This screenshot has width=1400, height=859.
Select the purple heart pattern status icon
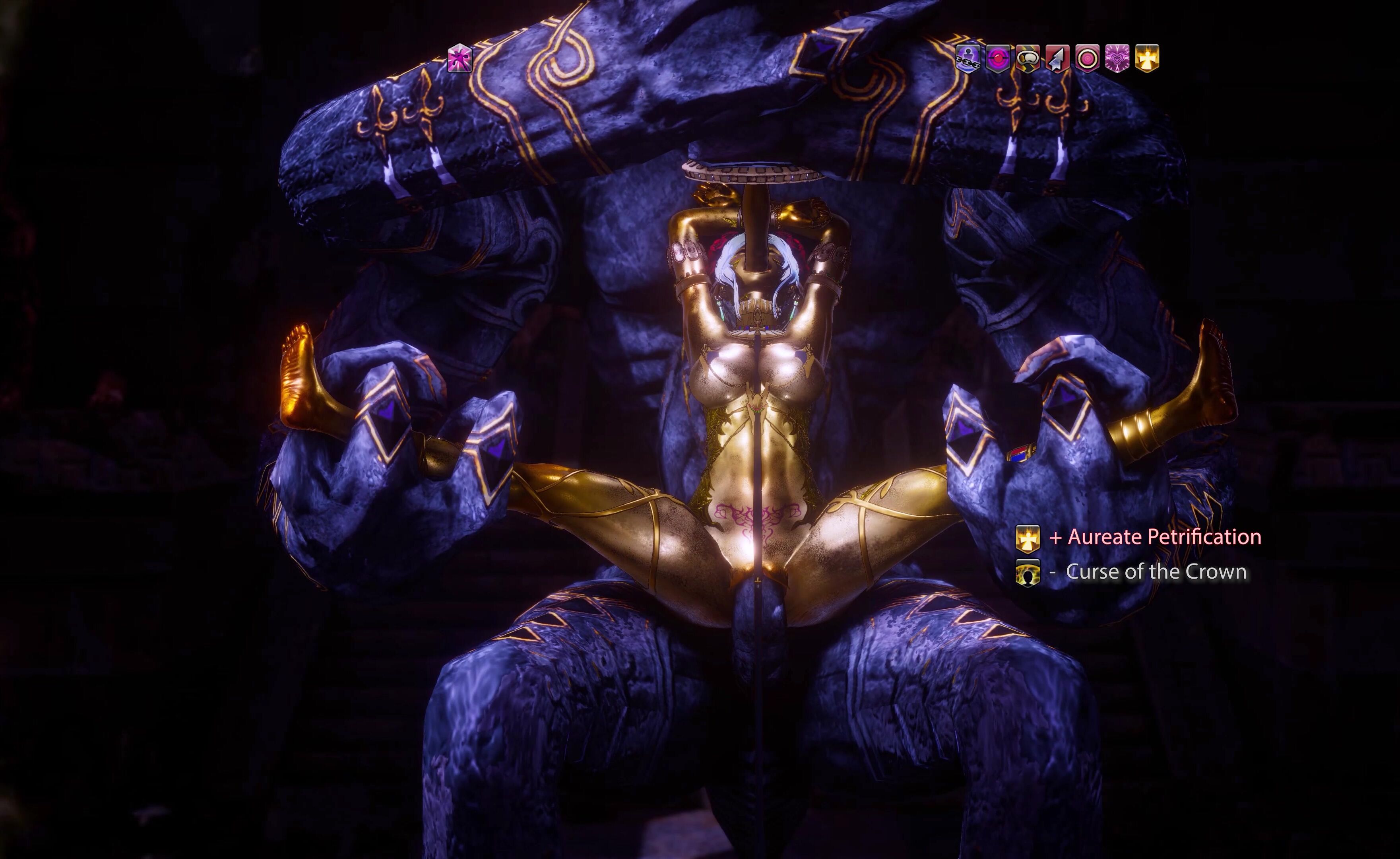pyautogui.click(x=1117, y=58)
